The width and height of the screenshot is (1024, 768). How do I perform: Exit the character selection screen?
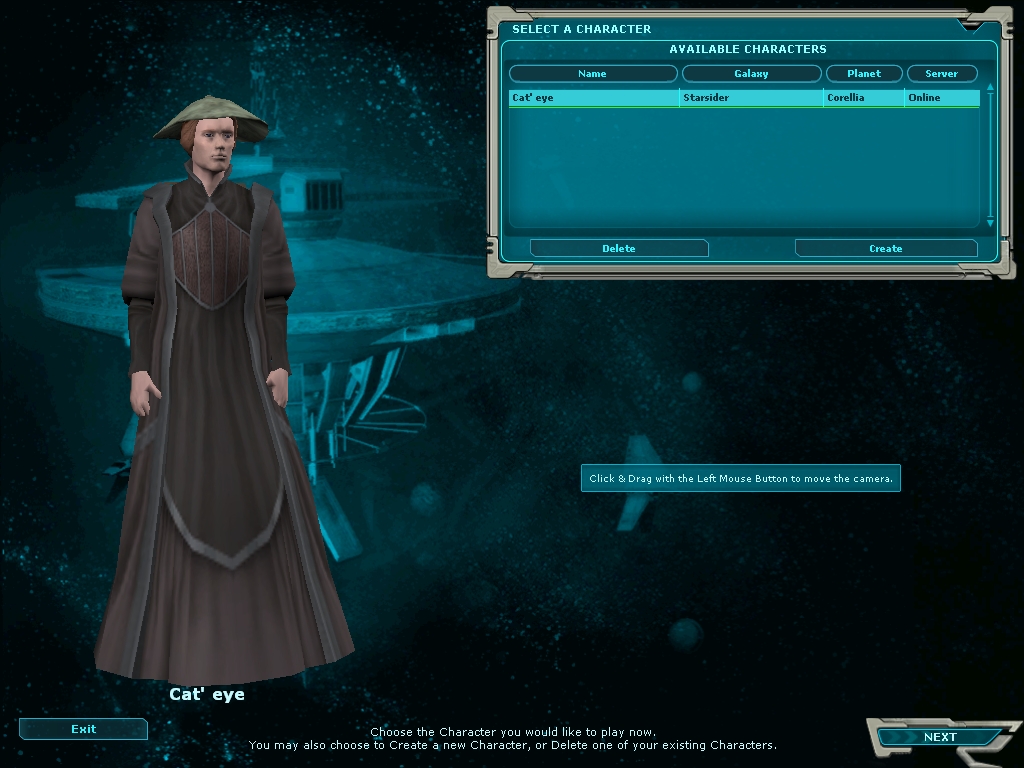pyautogui.click(x=83, y=729)
